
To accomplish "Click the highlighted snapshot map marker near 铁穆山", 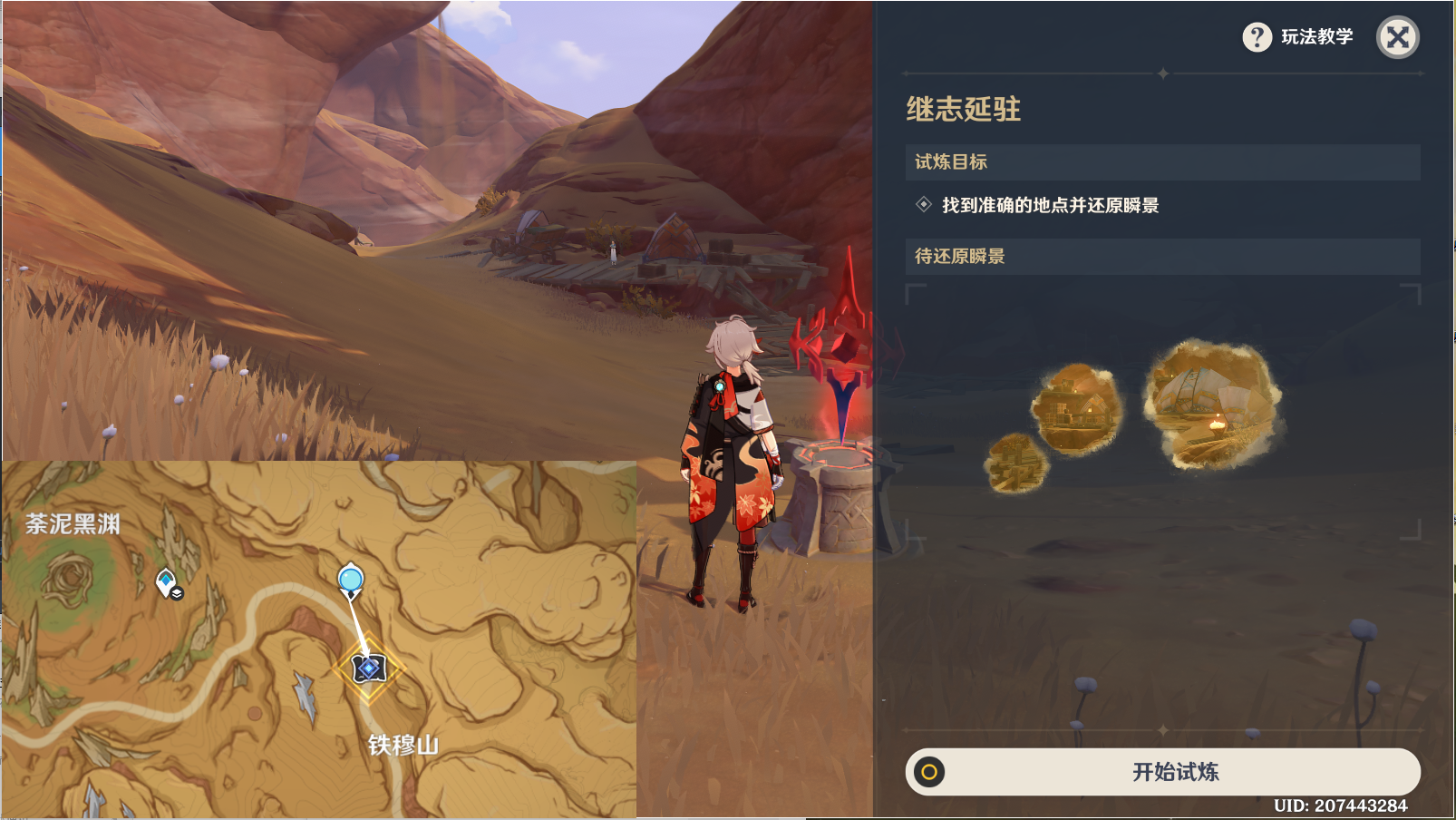I will pos(369,667).
